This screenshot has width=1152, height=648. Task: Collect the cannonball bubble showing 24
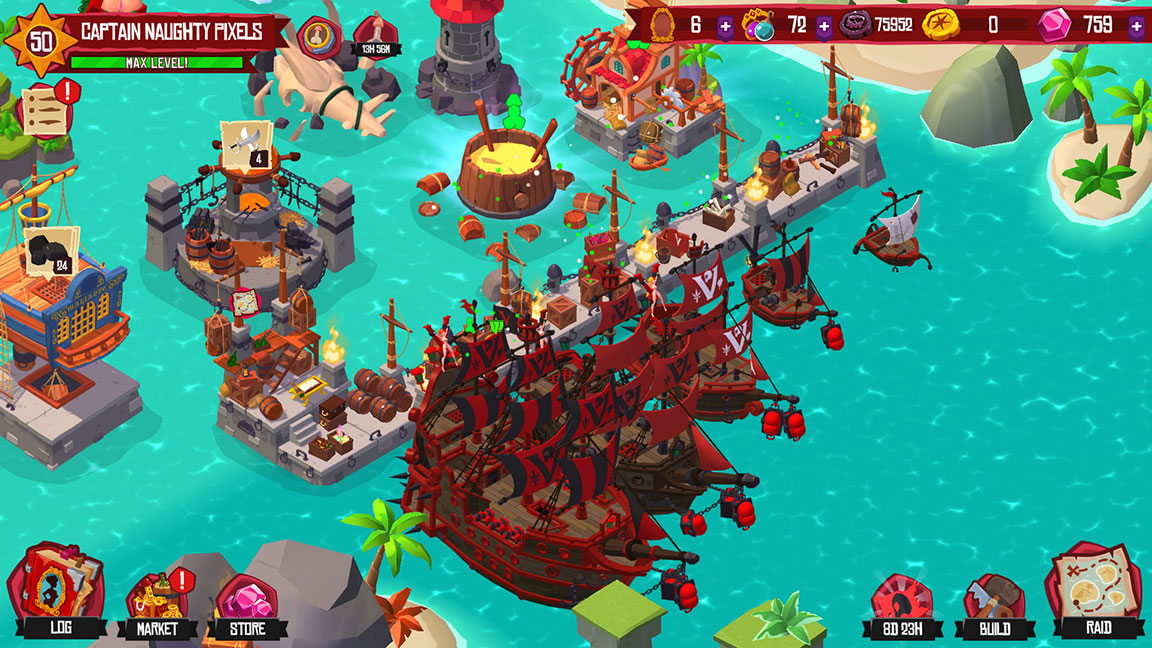(50, 250)
